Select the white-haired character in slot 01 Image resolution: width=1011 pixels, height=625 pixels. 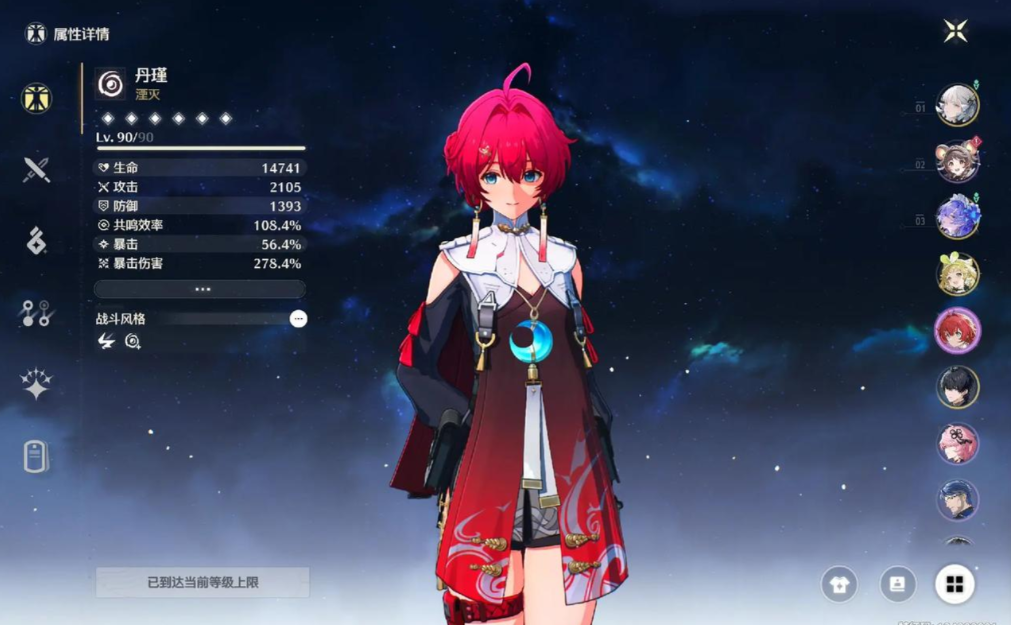[957, 105]
